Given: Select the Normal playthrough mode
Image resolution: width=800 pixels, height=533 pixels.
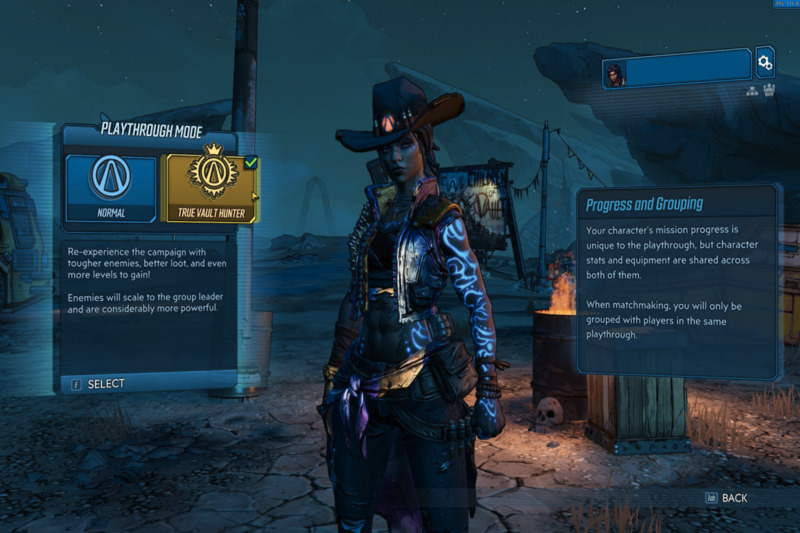Looking at the screenshot, I should tap(111, 188).
